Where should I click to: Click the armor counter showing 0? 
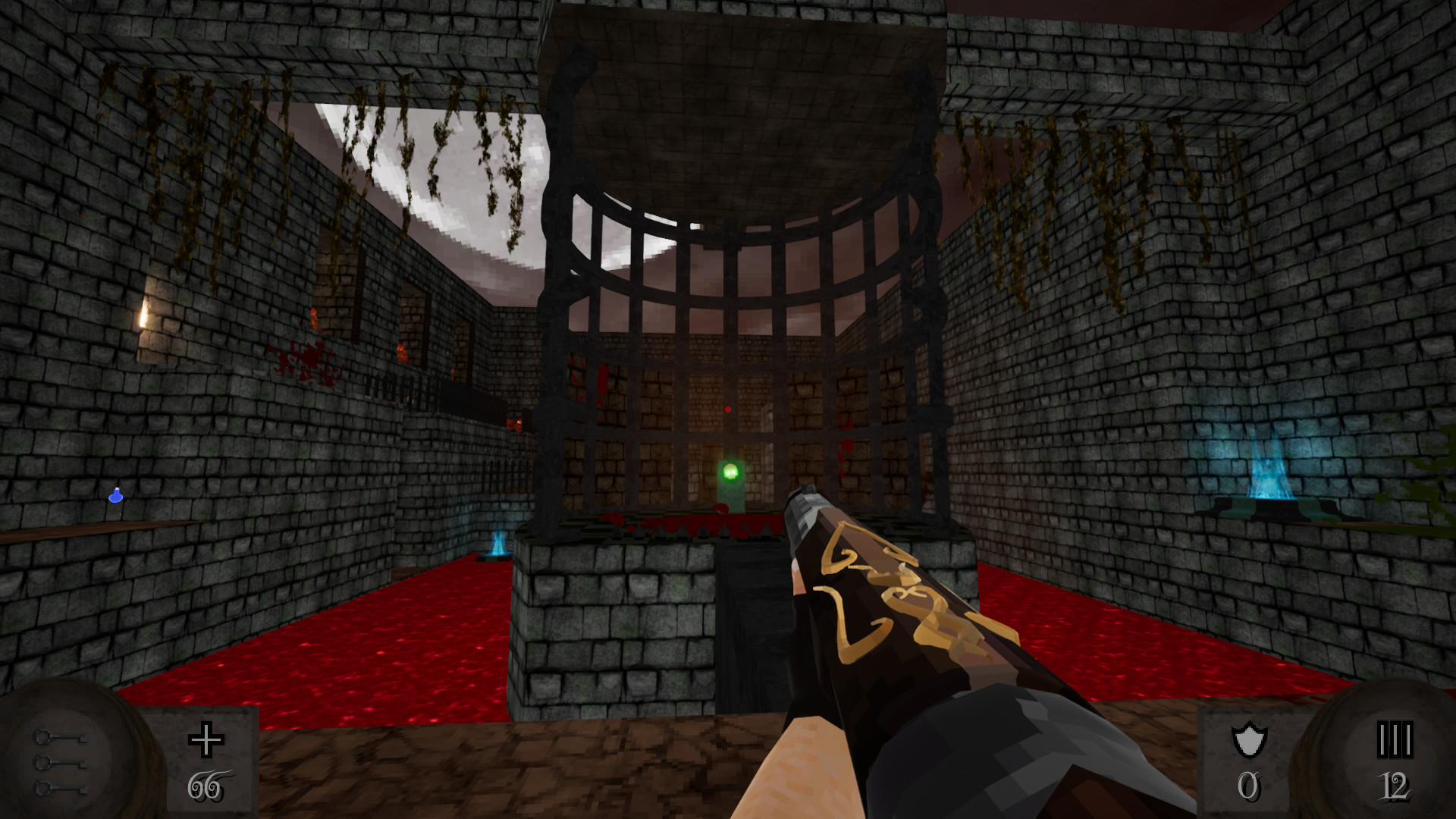[1250, 789]
